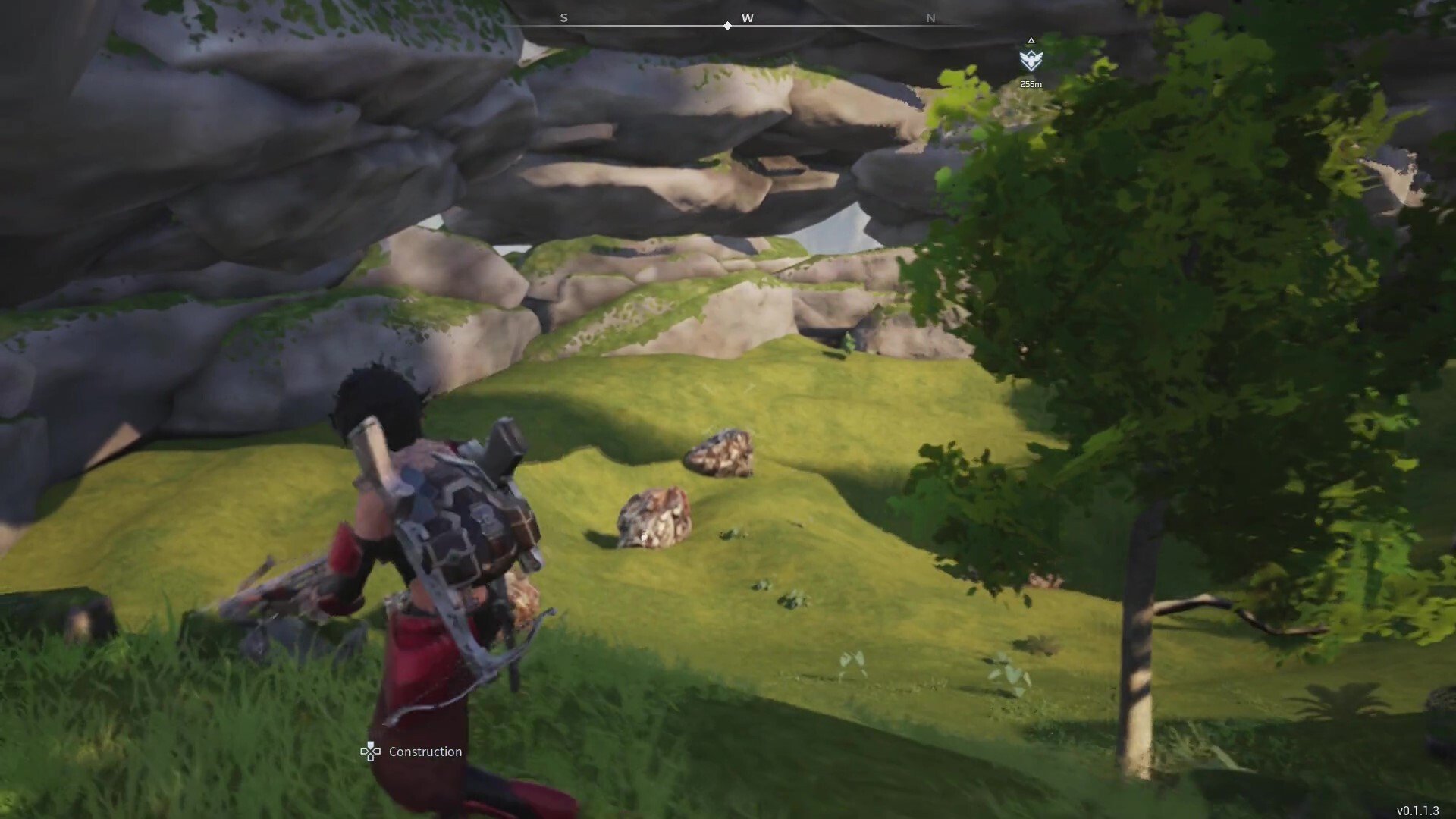The height and width of the screenshot is (819, 1456).
Task: Click the compass heading bar
Action: click(x=746, y=23)
